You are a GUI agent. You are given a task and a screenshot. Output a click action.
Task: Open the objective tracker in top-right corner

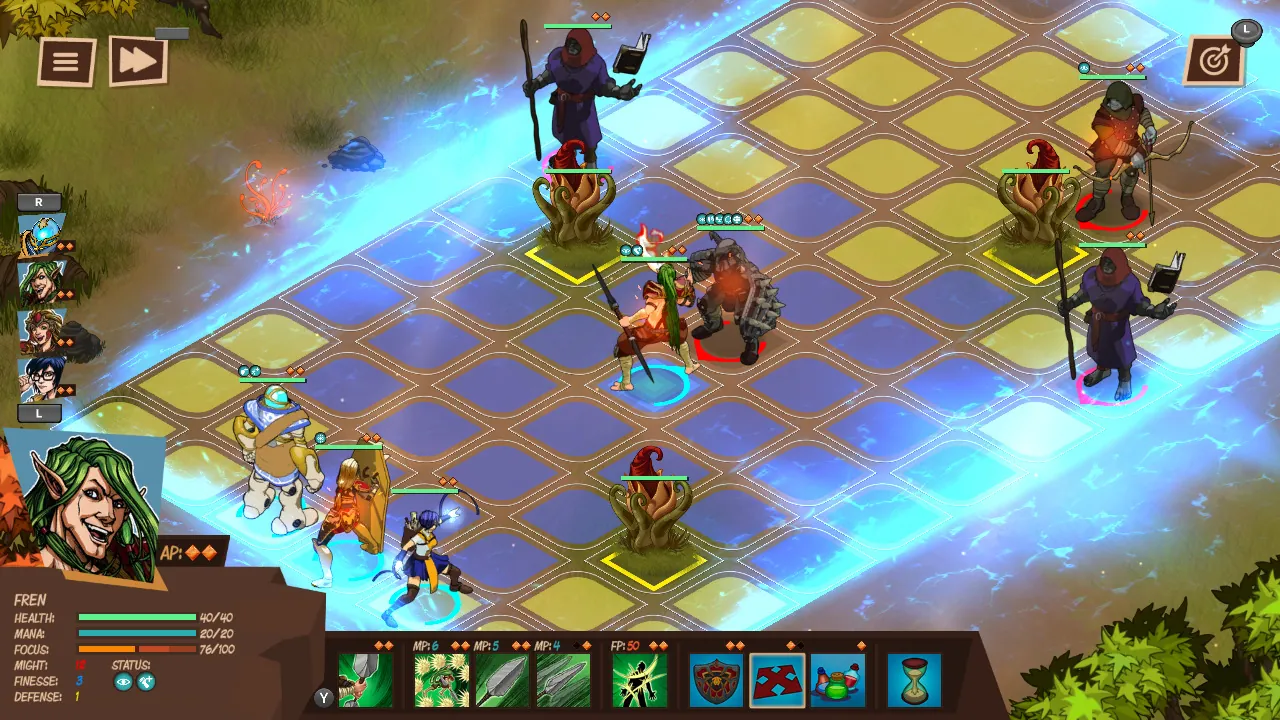[x=1216, y=60]
